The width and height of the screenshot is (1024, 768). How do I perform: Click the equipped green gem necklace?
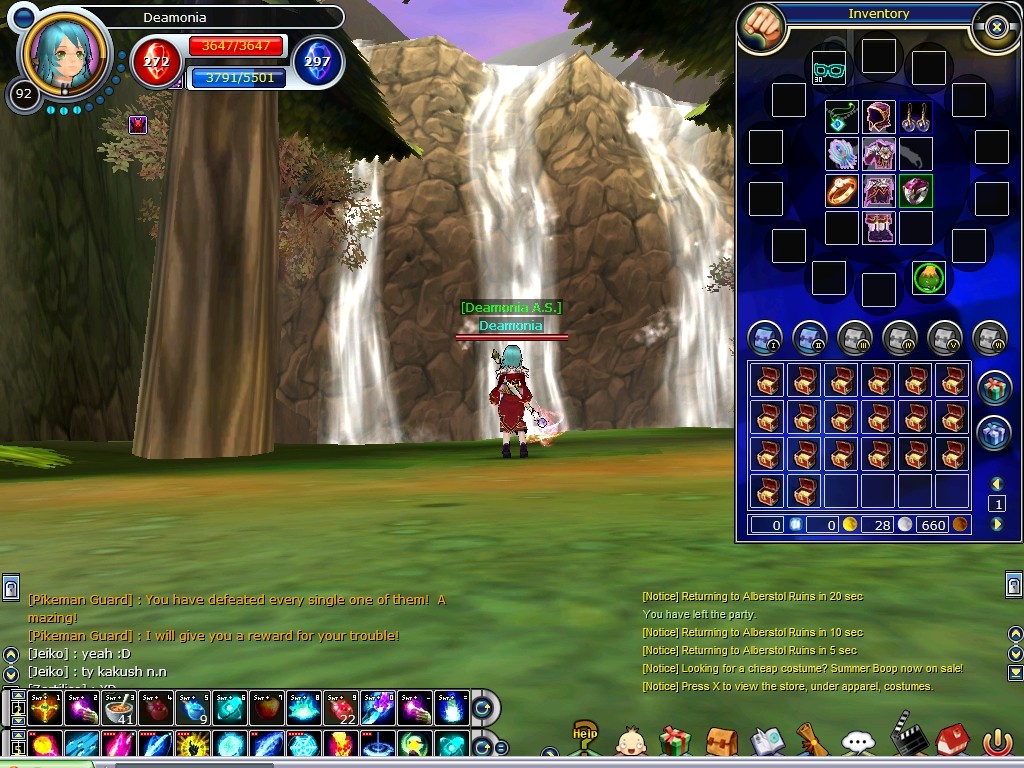[842, 117]
